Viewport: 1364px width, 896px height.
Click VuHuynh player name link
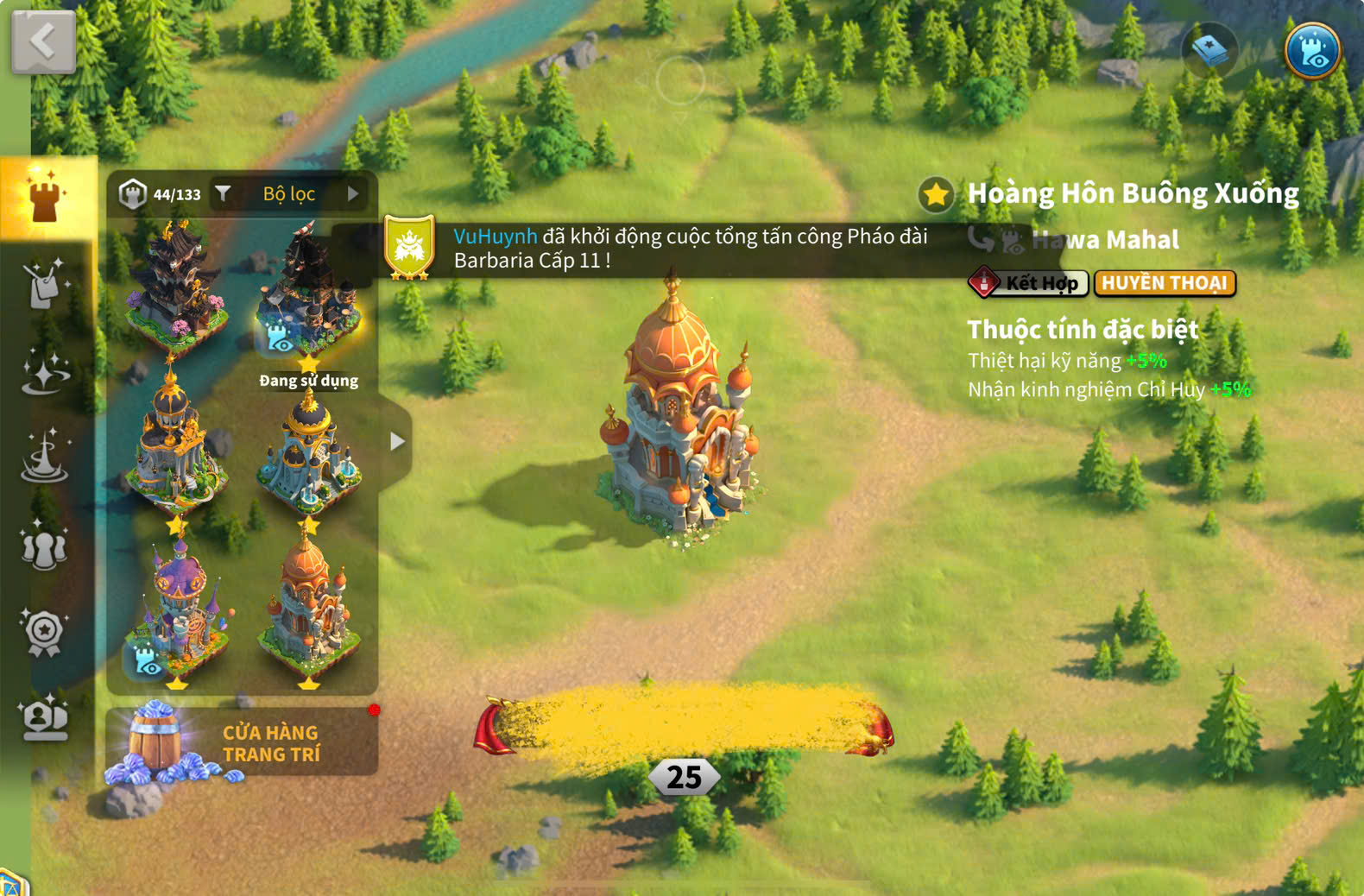(x=496, y=237)
